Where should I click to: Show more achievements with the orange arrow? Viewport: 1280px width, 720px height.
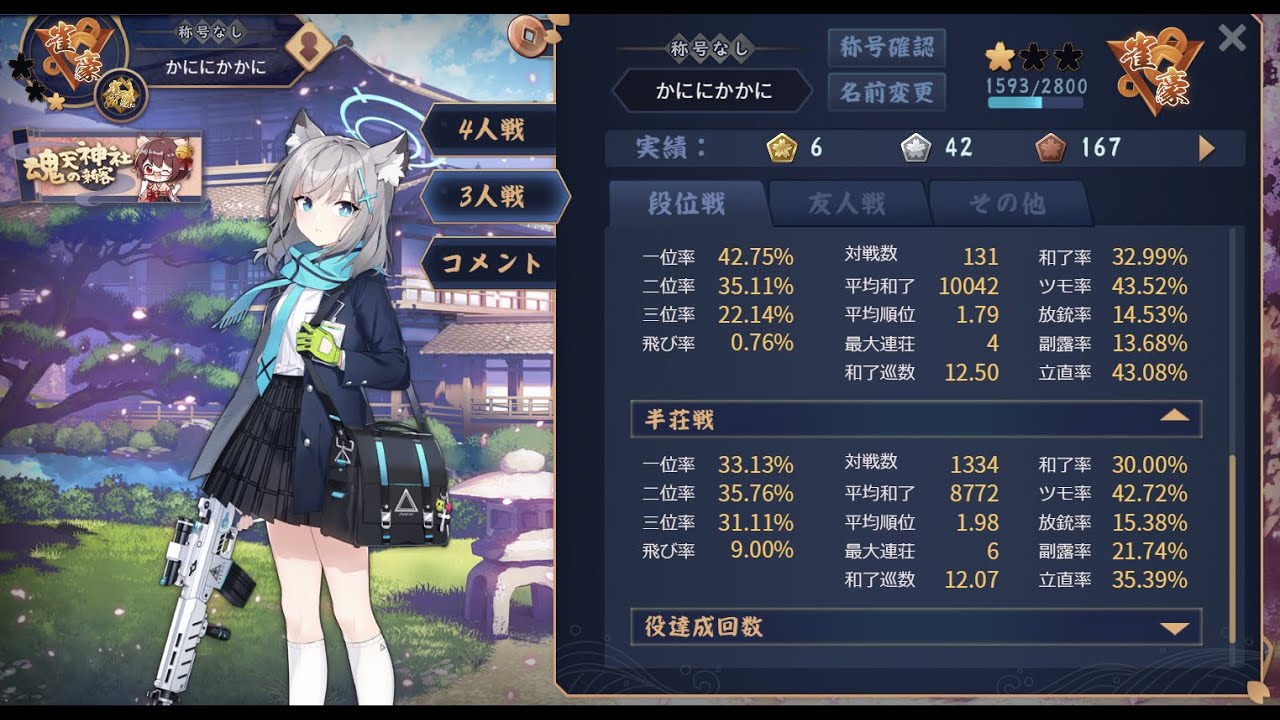(x=1206, y=149)
